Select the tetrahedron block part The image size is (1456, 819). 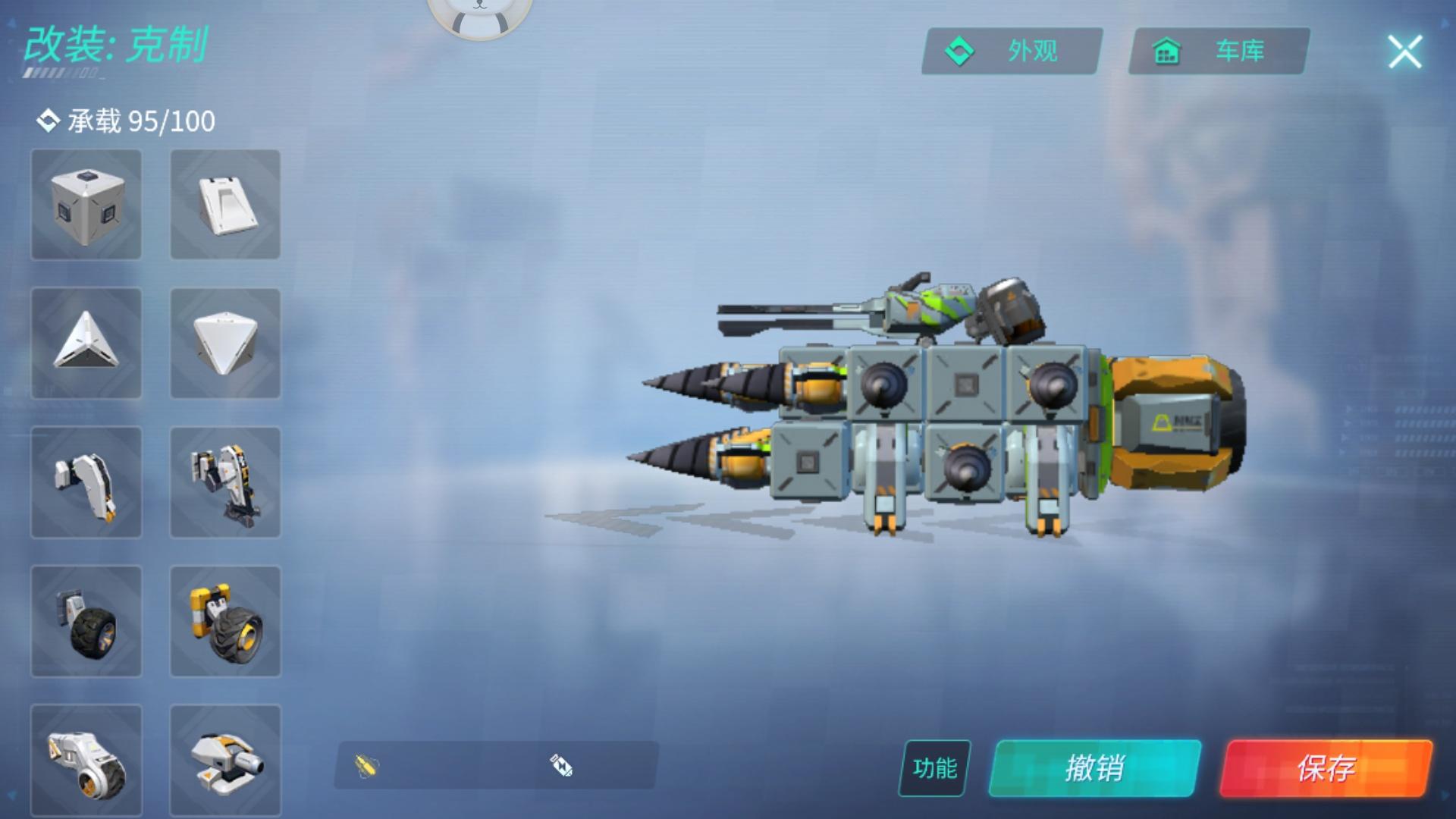(224, 344)
